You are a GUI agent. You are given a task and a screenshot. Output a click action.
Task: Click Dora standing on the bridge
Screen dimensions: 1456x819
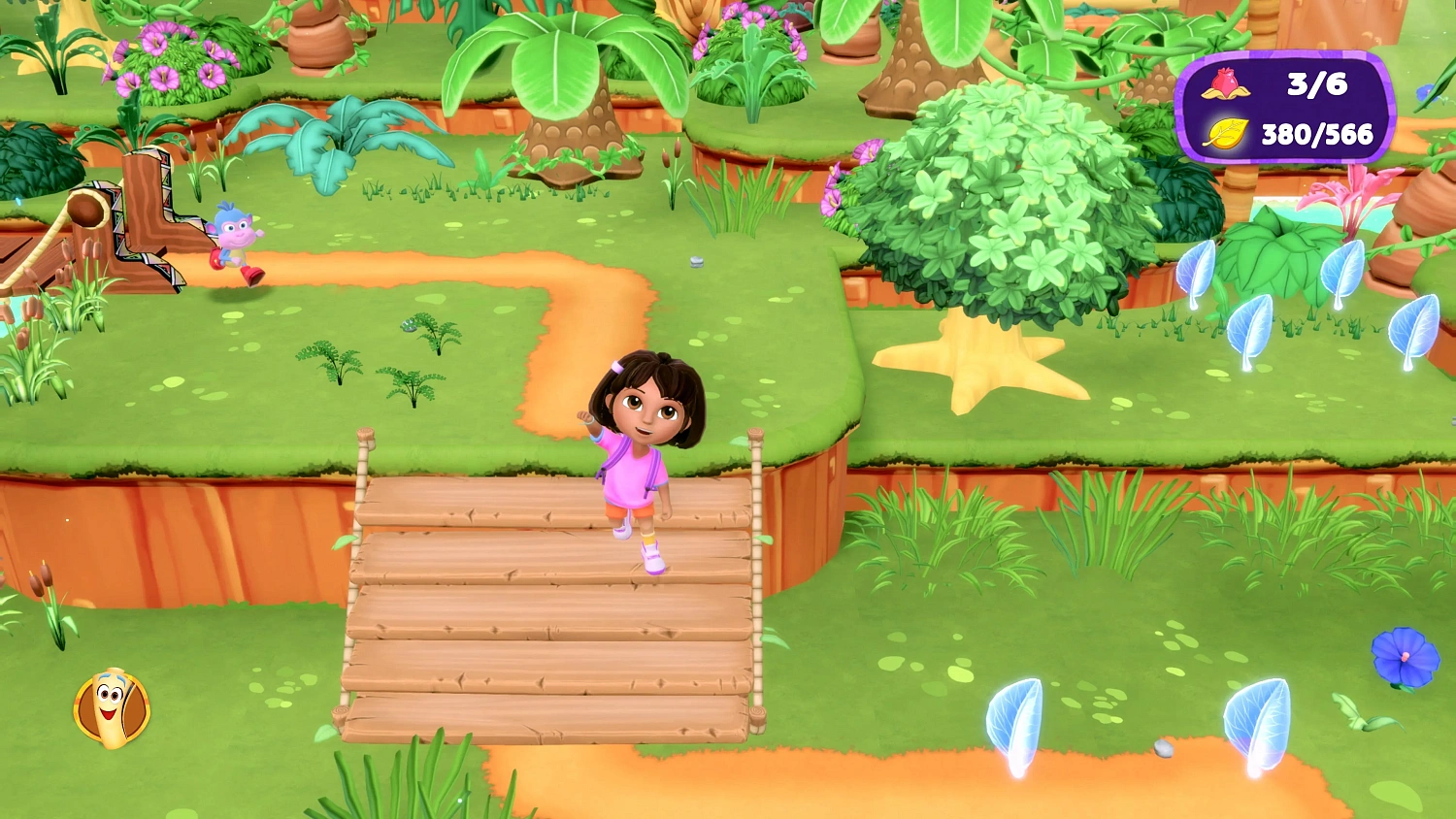[x=644, y=456]
